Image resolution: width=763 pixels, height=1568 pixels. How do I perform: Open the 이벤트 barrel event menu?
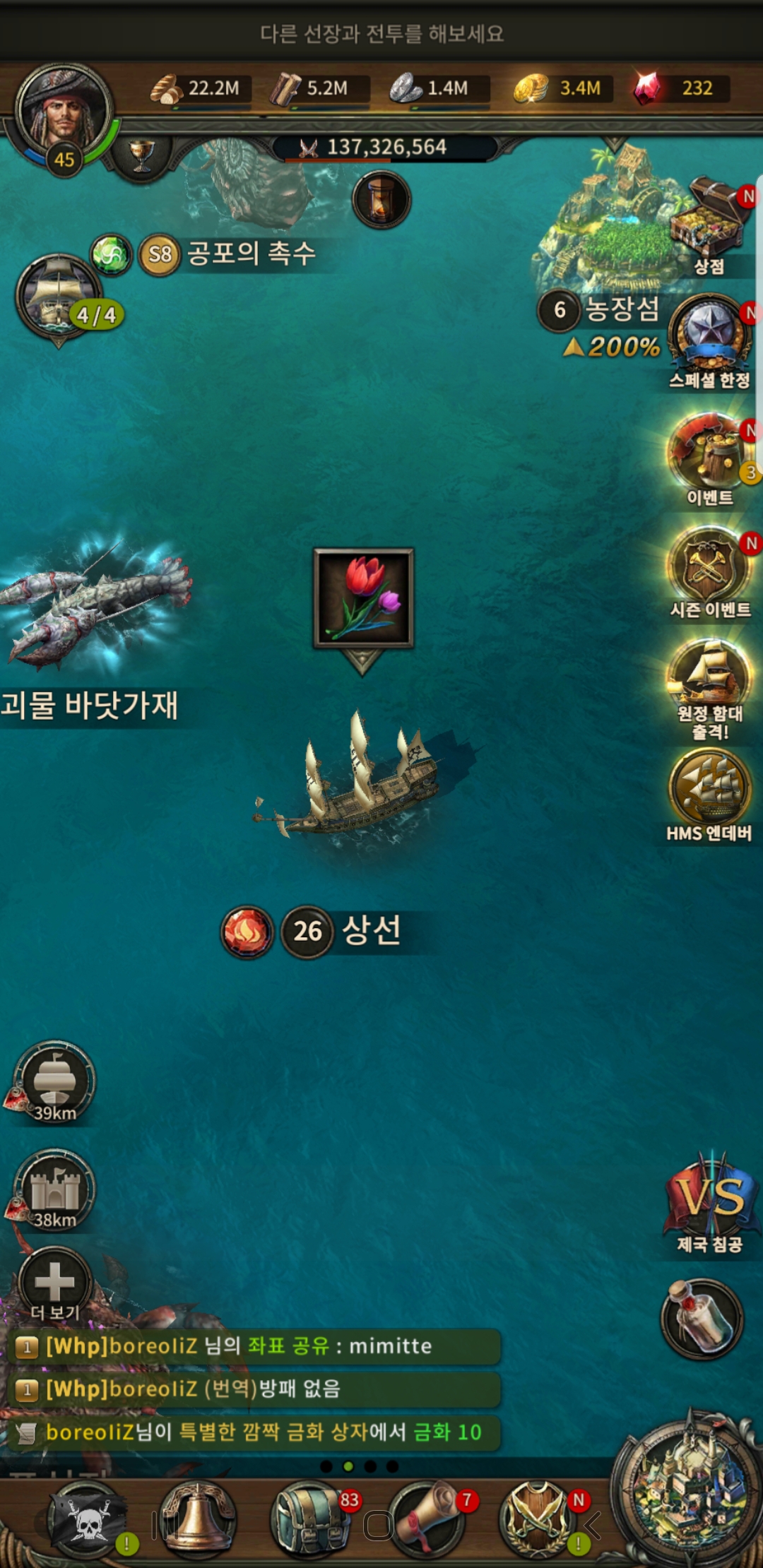point(709,452)
